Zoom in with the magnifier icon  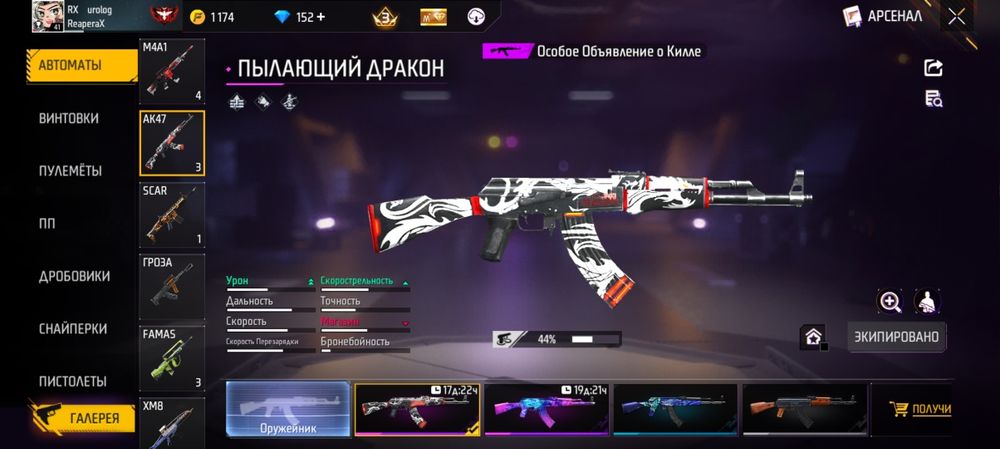(890, 301)
